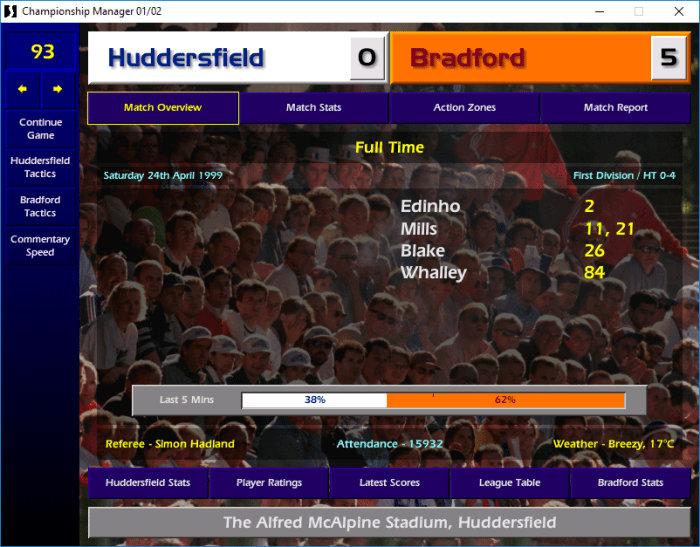Image resolution: width=700 pixels, height=547 pixels.
Task: Click the left yellow arrow
Action: (22, 89)
